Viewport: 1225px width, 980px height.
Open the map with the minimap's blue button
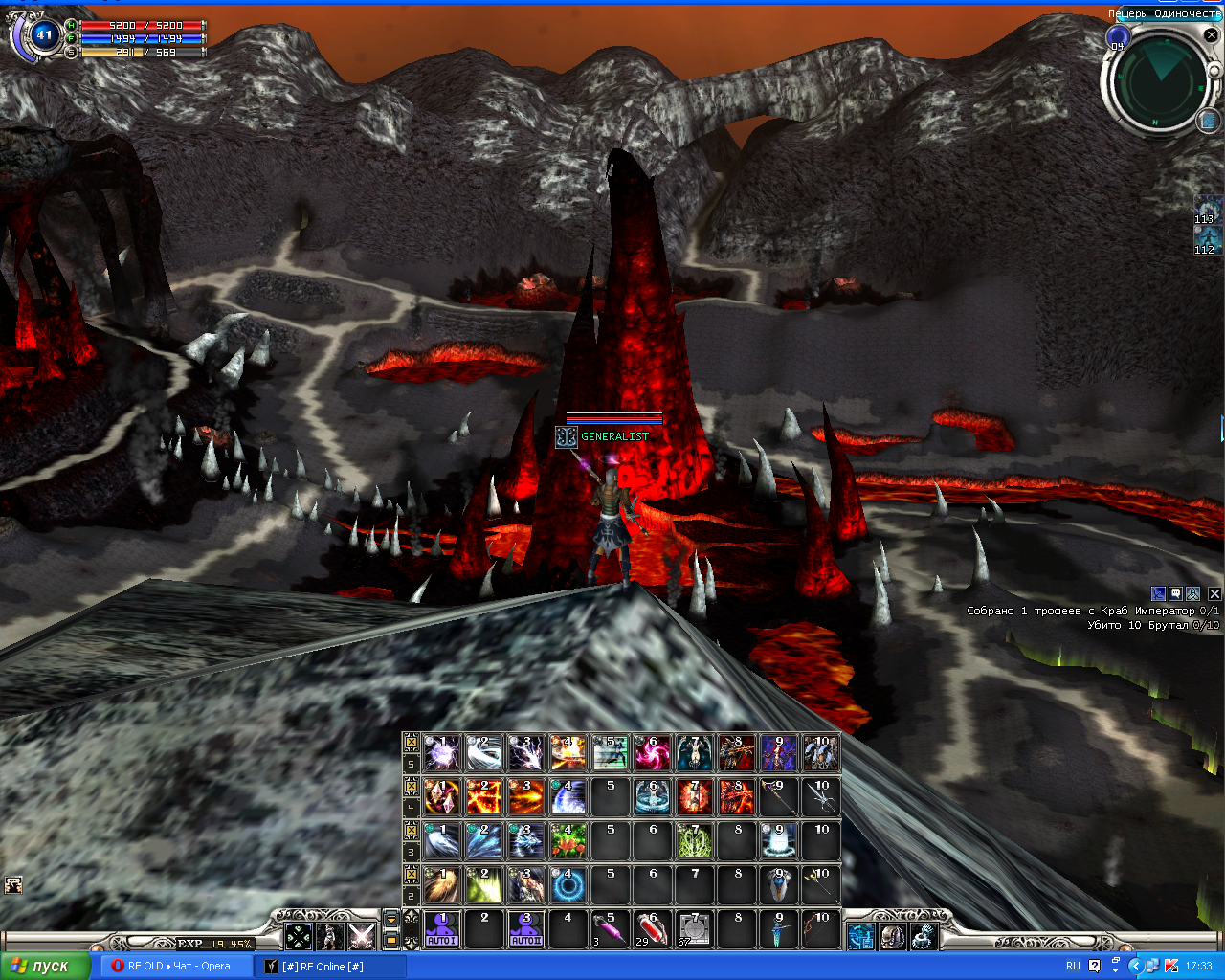[x=1207, y=121]
